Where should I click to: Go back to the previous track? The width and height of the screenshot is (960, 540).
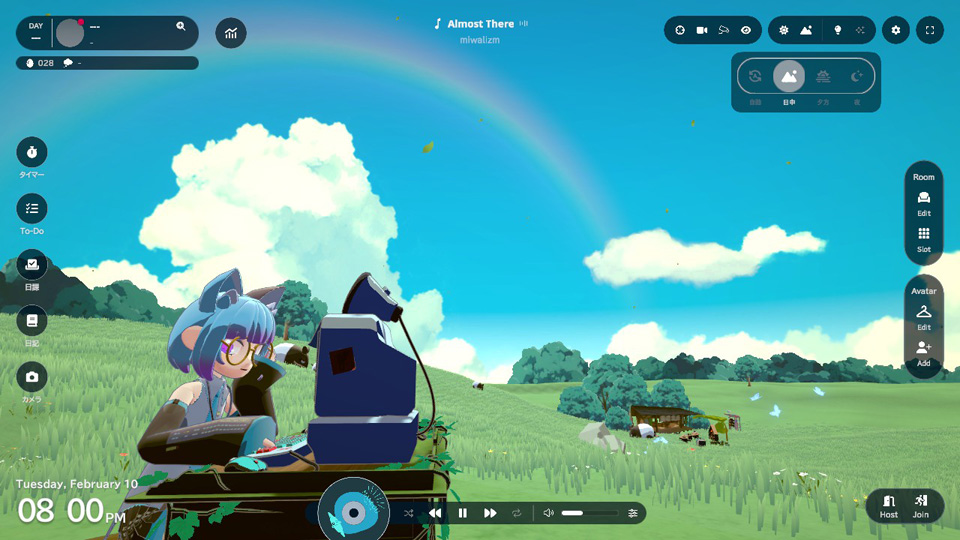point(435,513)
